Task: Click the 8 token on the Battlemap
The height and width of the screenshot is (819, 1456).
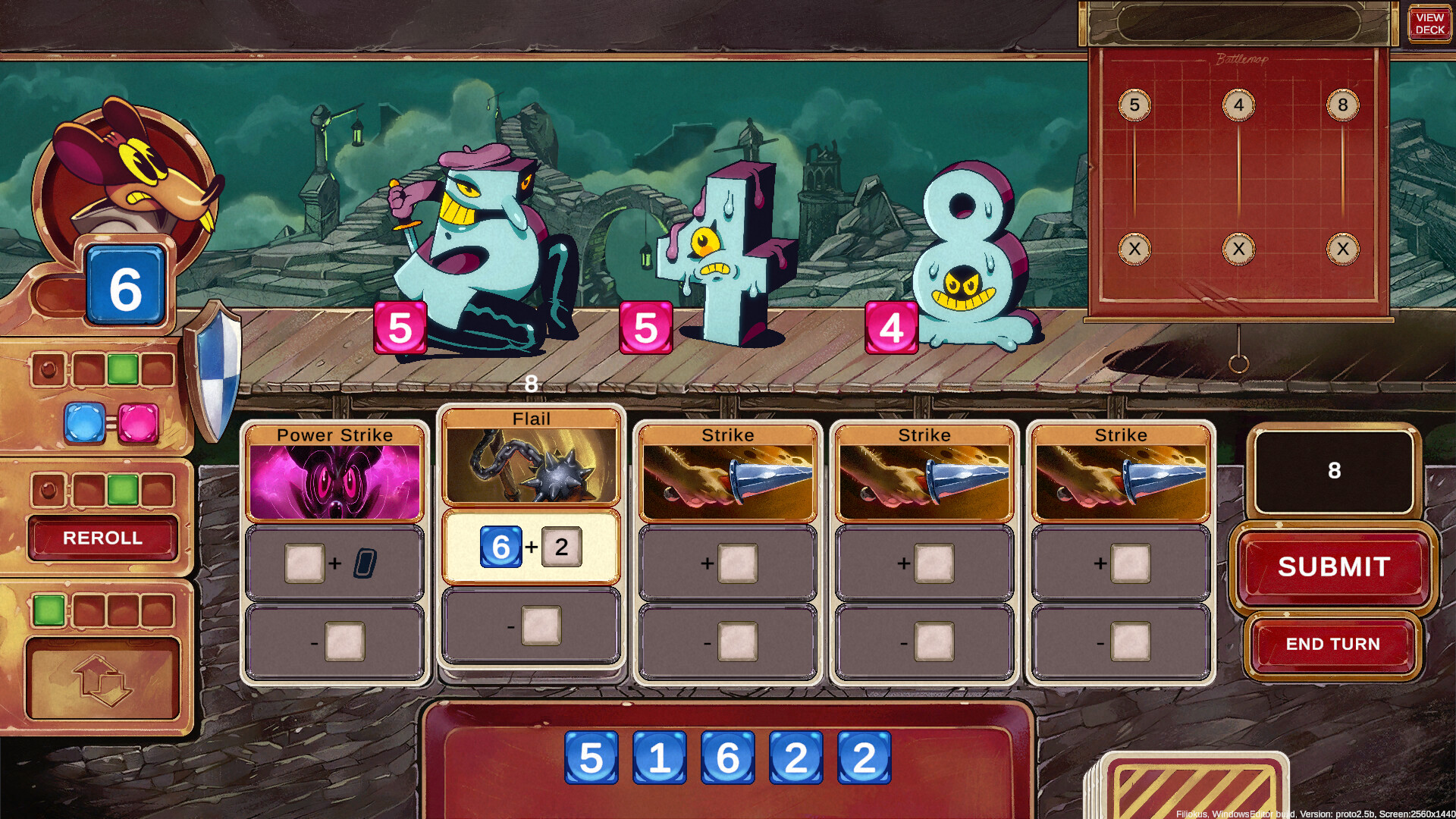Action: tap(1343, 106)
